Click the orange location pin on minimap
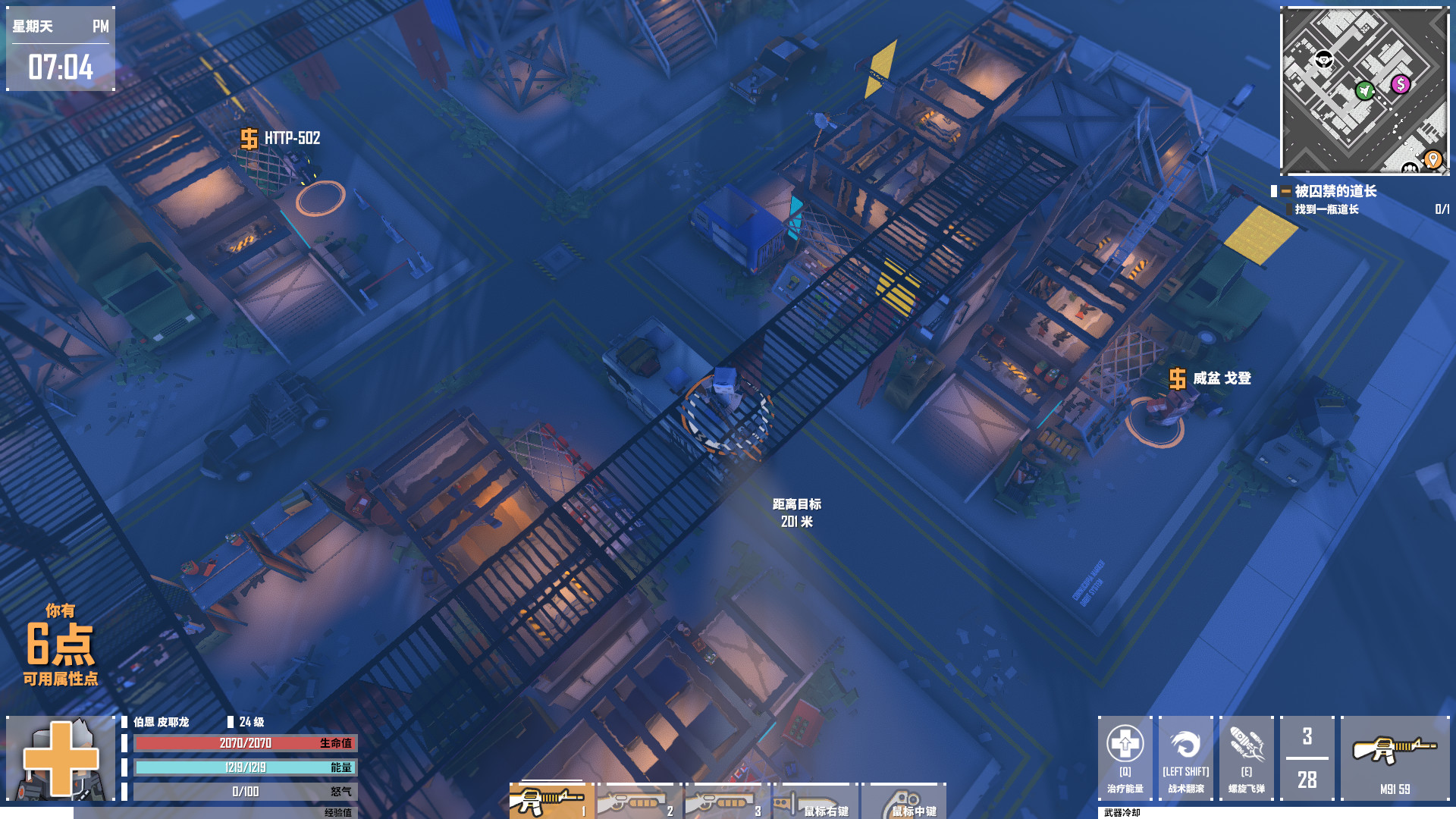The width and height of the screenshot is (1456, 819). (1432, 158)
